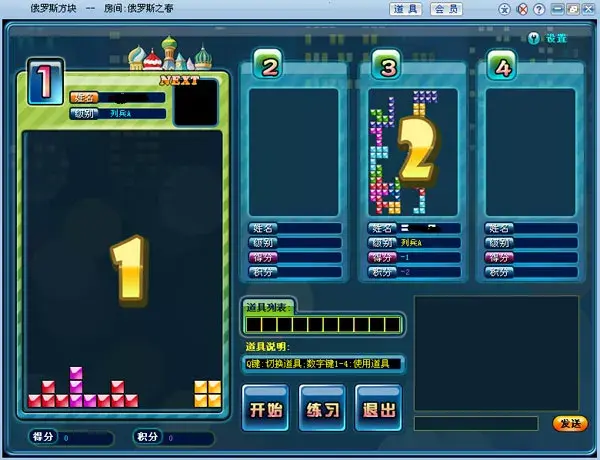Open the 设置 settings
The width and height of the screenshot is (600, 460).
coord(549,38)
